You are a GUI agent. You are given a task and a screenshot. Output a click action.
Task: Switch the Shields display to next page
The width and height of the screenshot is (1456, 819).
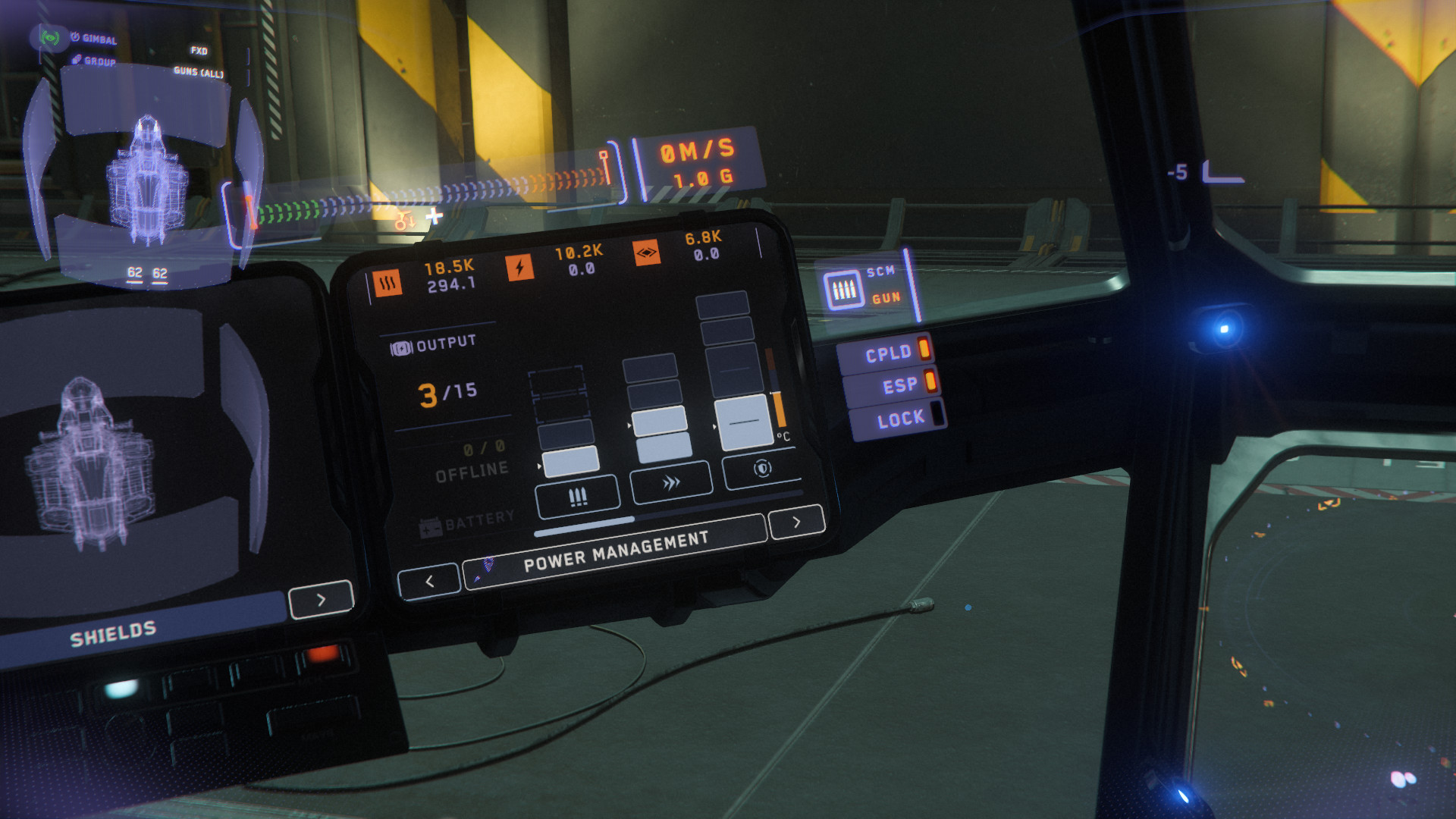point(321,600)
